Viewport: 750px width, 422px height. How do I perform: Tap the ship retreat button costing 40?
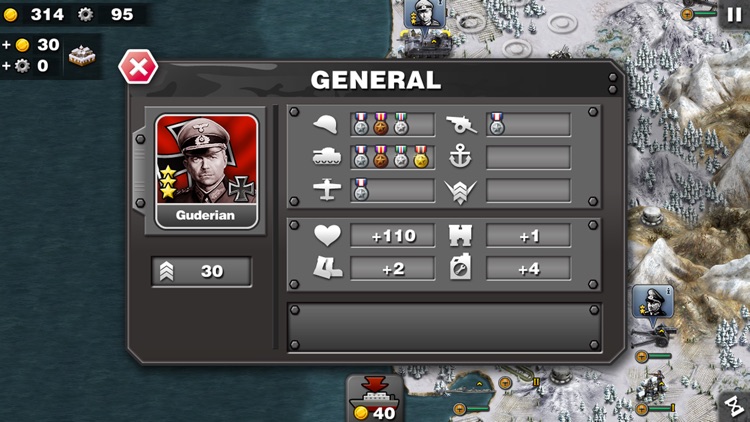tap(375, 399)
